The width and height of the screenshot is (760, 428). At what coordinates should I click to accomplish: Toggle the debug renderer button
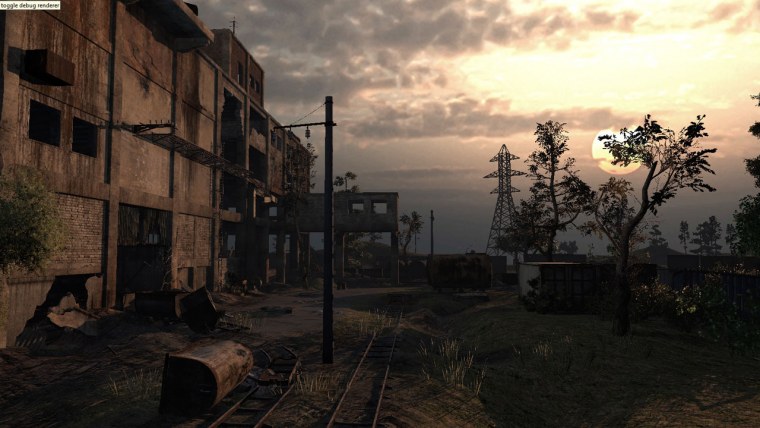(30, 5)
